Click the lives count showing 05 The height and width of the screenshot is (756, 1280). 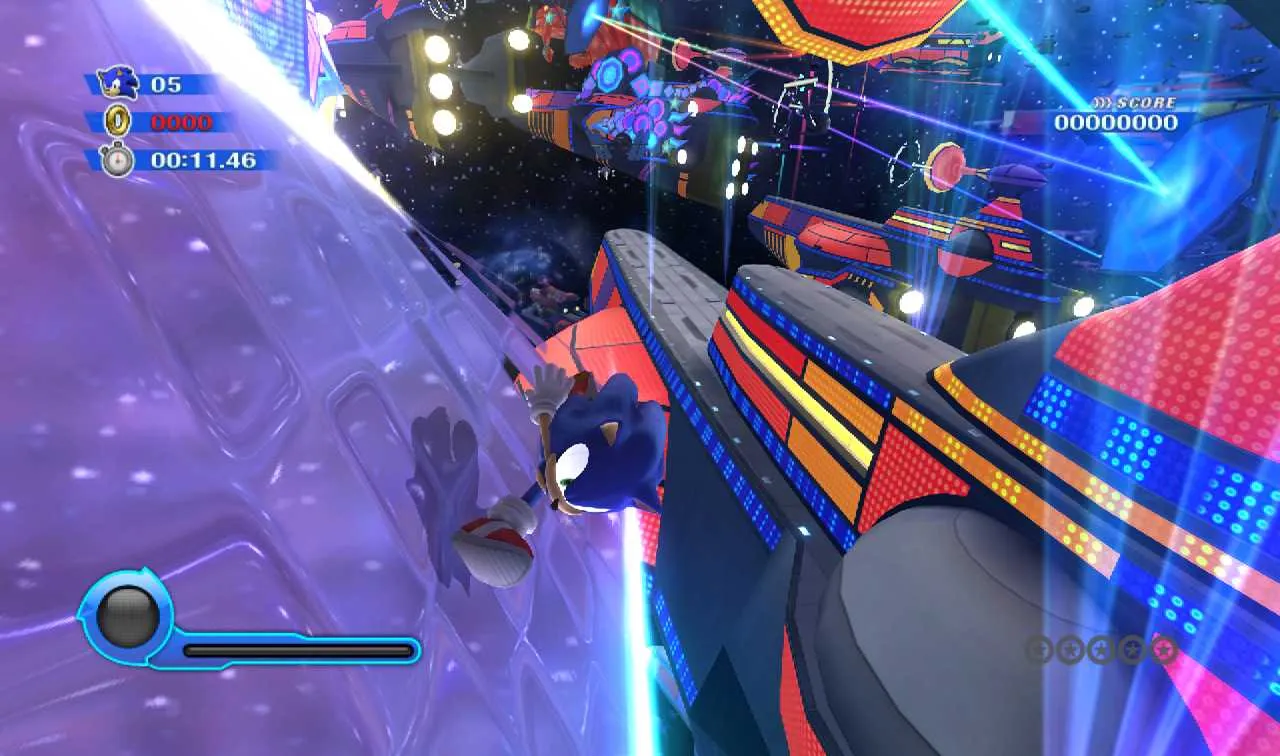[168, 85]
